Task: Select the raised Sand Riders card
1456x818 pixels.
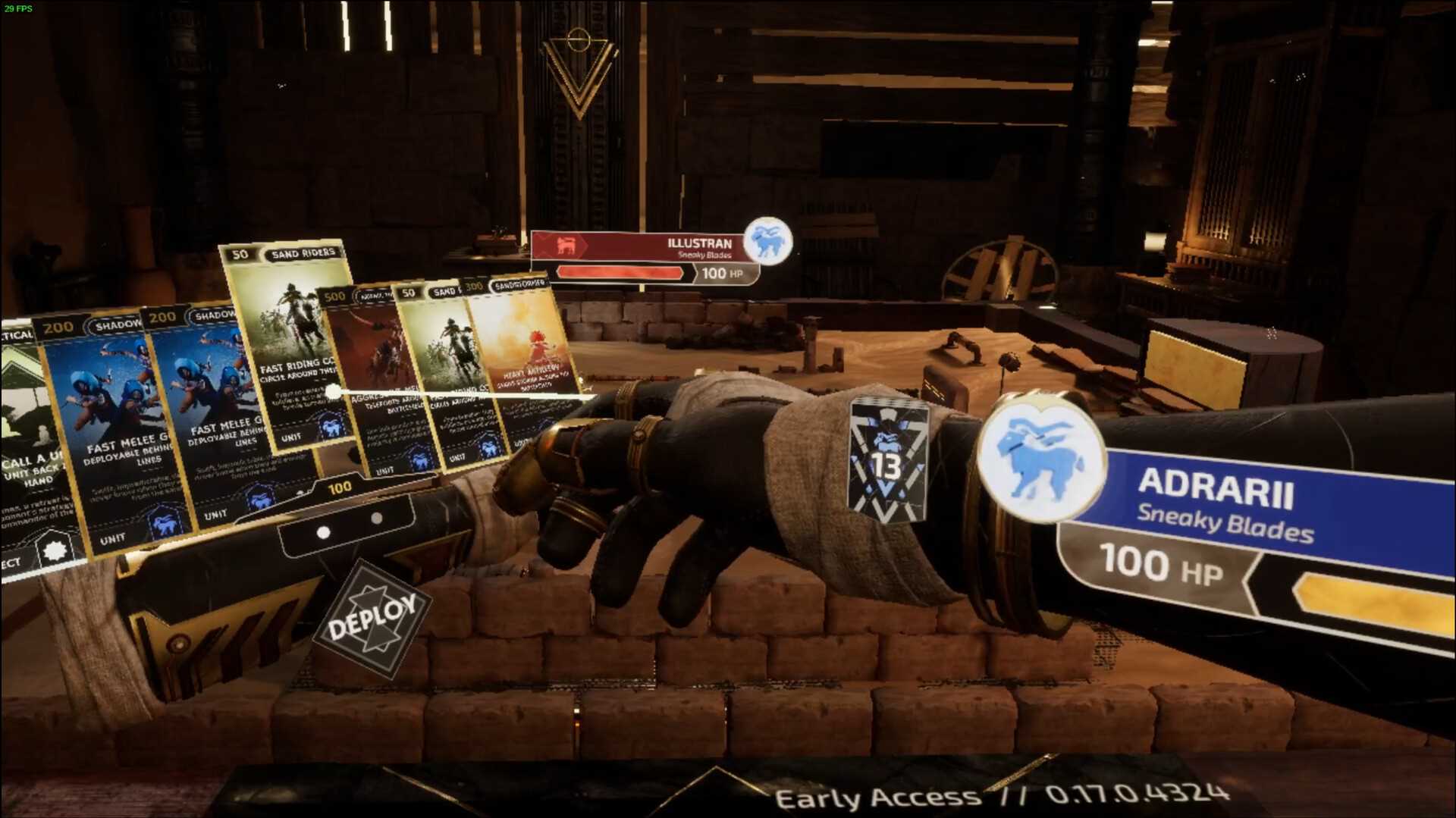Action: (x=288, y=341)
